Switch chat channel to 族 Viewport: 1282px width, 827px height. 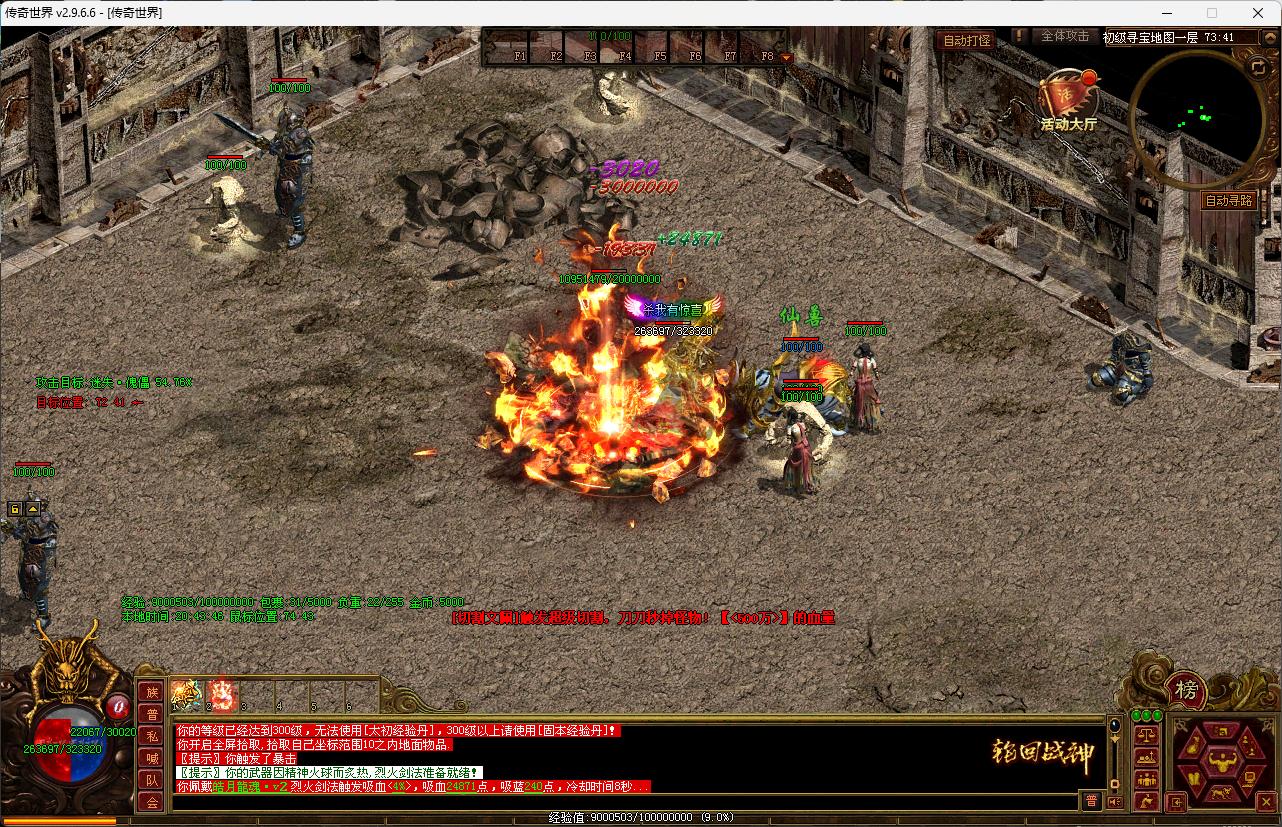152,692
